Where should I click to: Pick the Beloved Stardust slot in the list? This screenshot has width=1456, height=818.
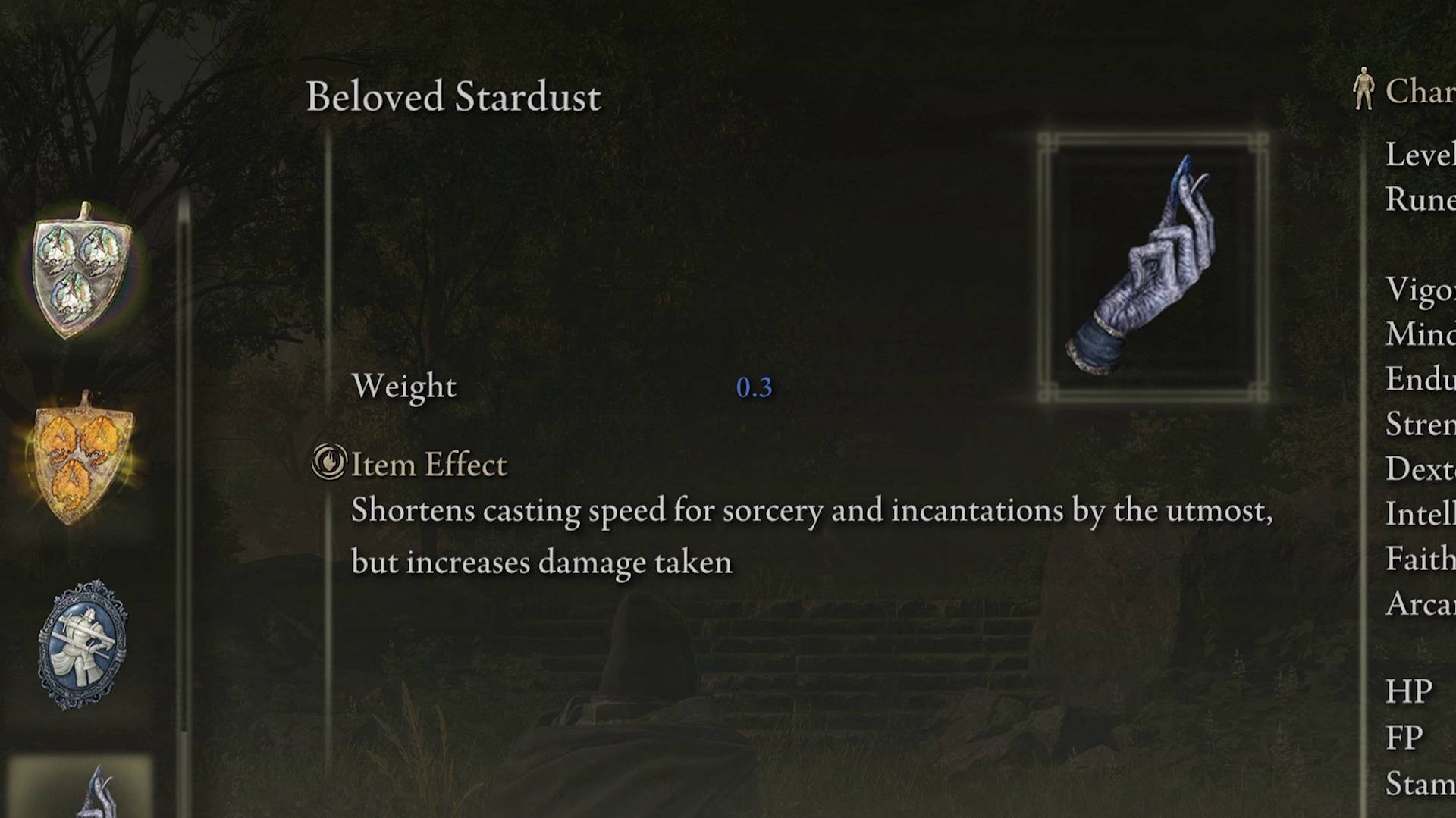pyautogui.click(x=82, y=788)
